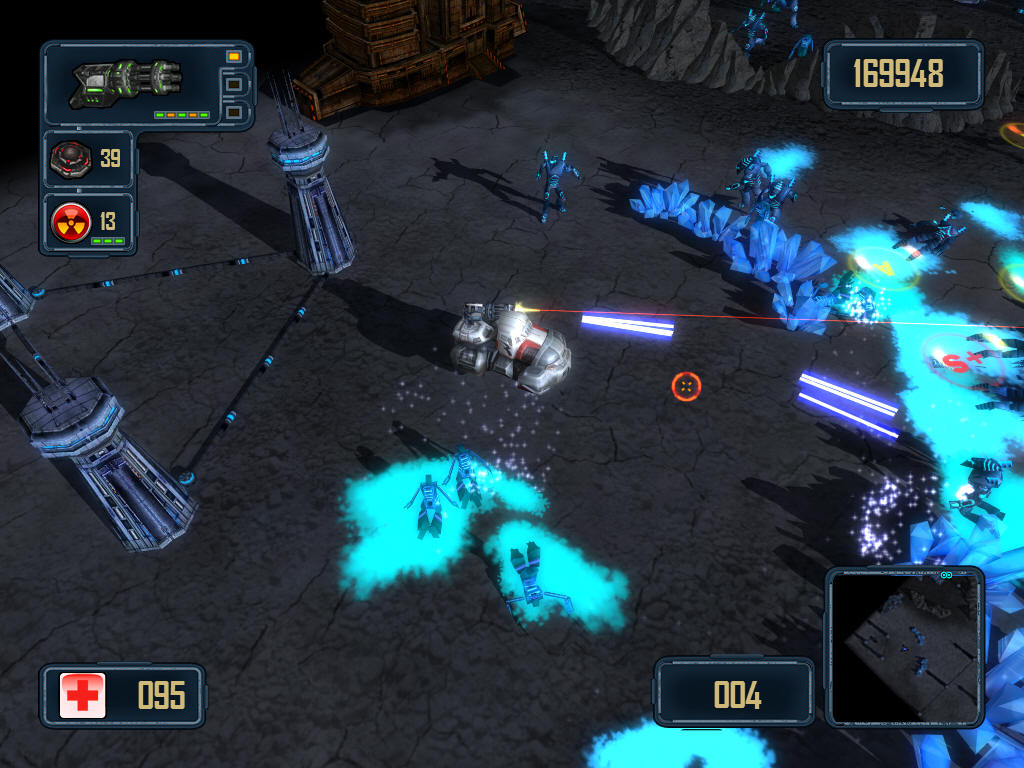Choose the mine item icon

[72, 158]
